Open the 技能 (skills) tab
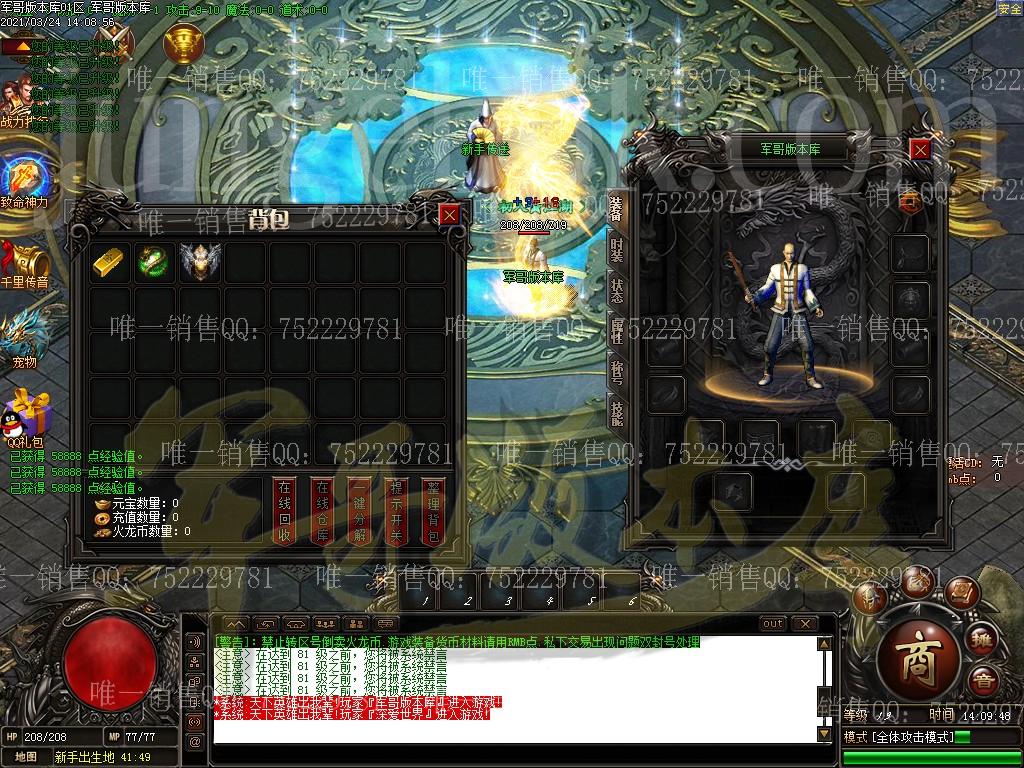 616,411
